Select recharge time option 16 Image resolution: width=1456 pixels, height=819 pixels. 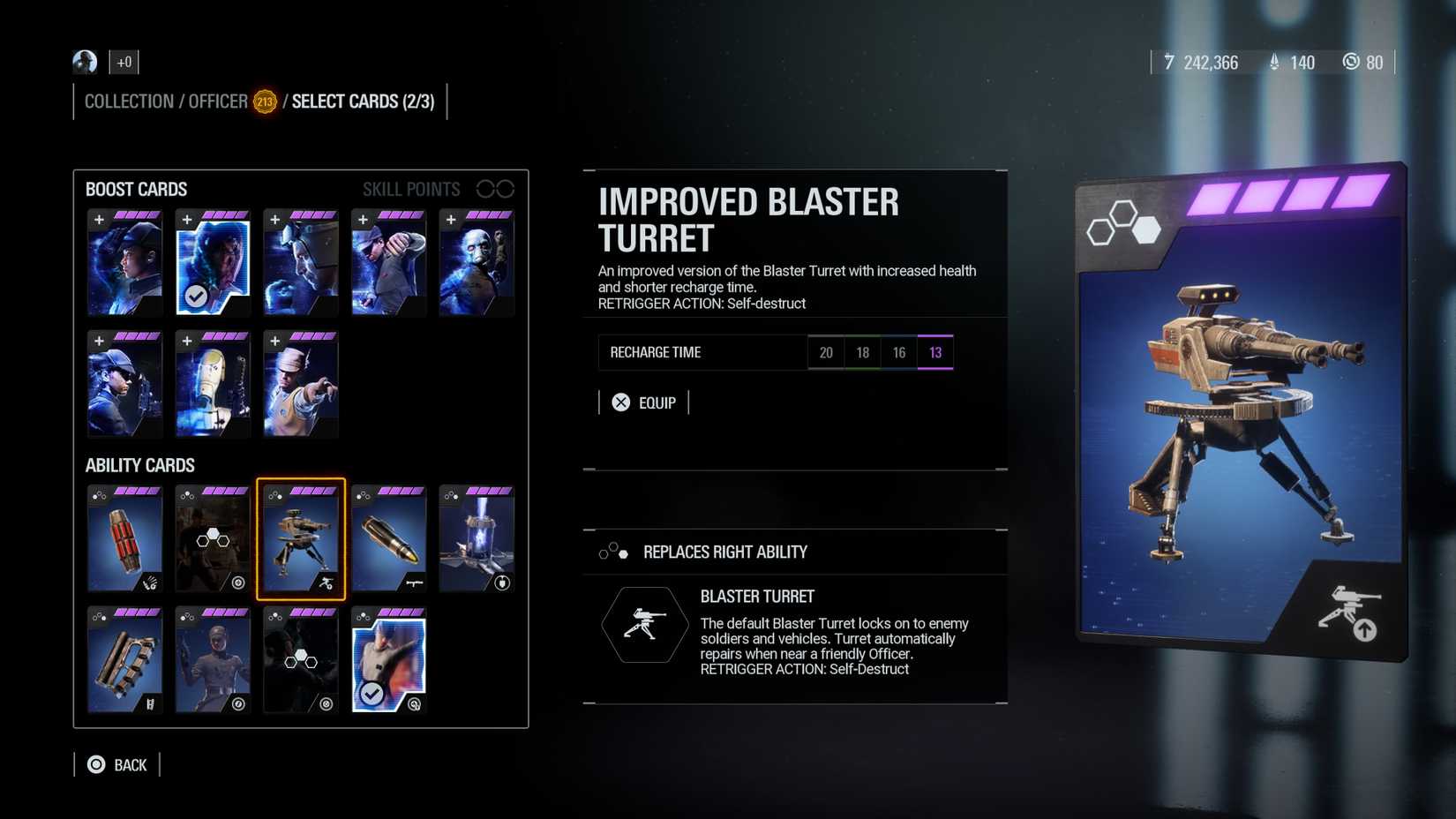pos(898,352)
